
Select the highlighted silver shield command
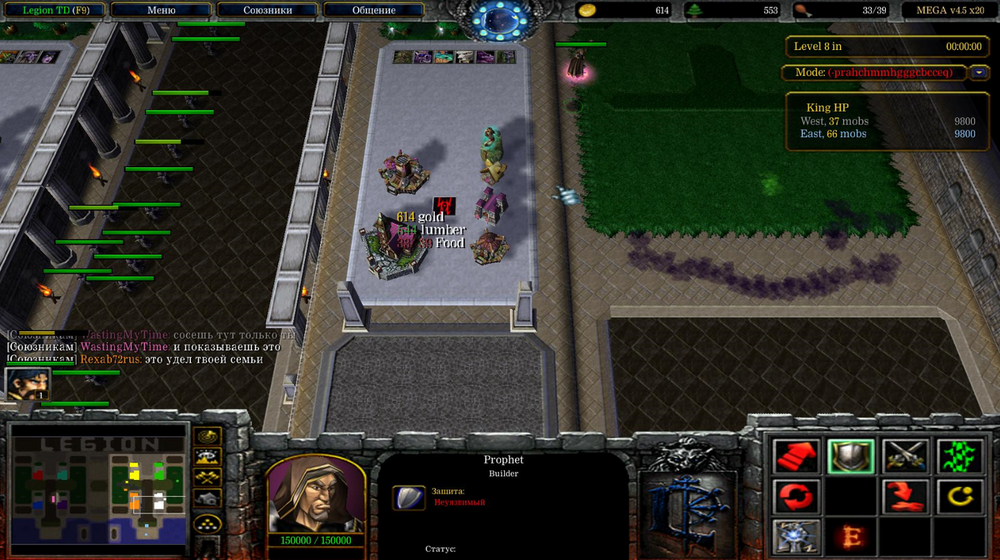[x=850, y=457]
